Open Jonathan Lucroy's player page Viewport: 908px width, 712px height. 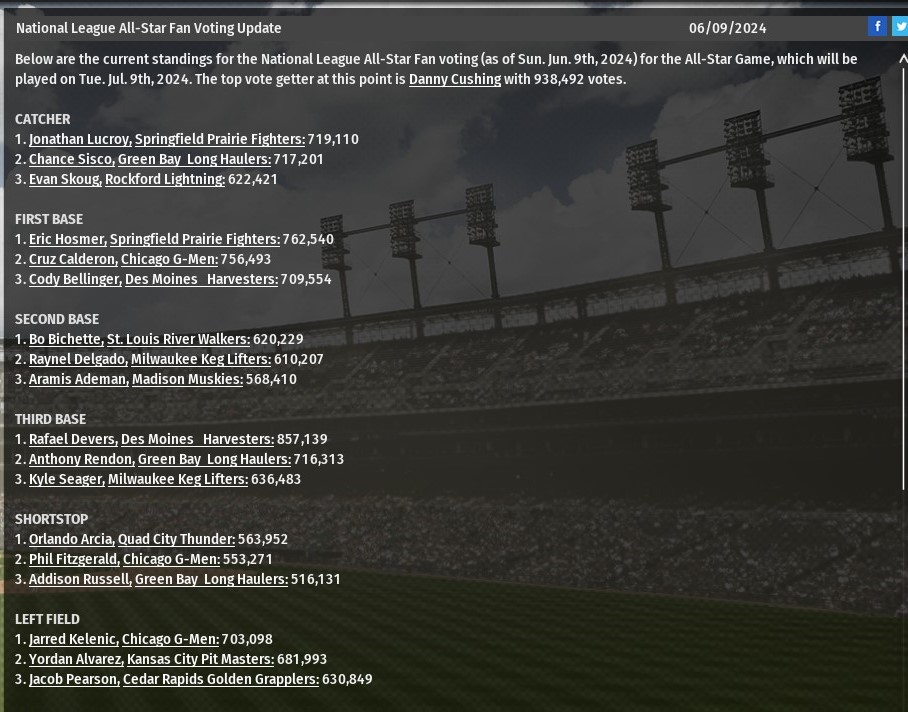tap(79, 139)
